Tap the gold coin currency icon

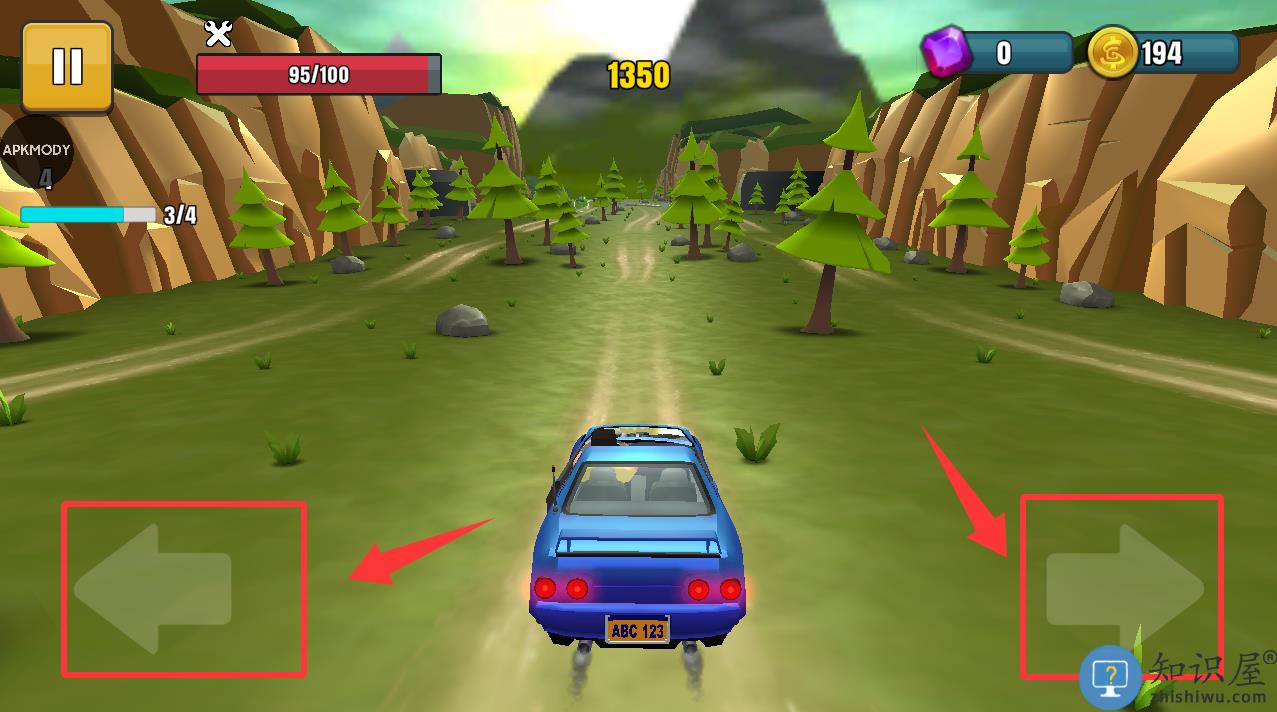click(1112, 52)
